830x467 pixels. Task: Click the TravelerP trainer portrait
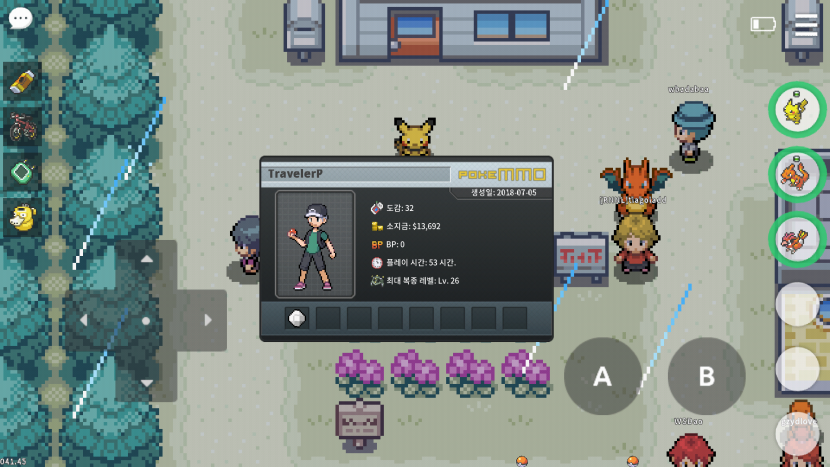point(315,244)
